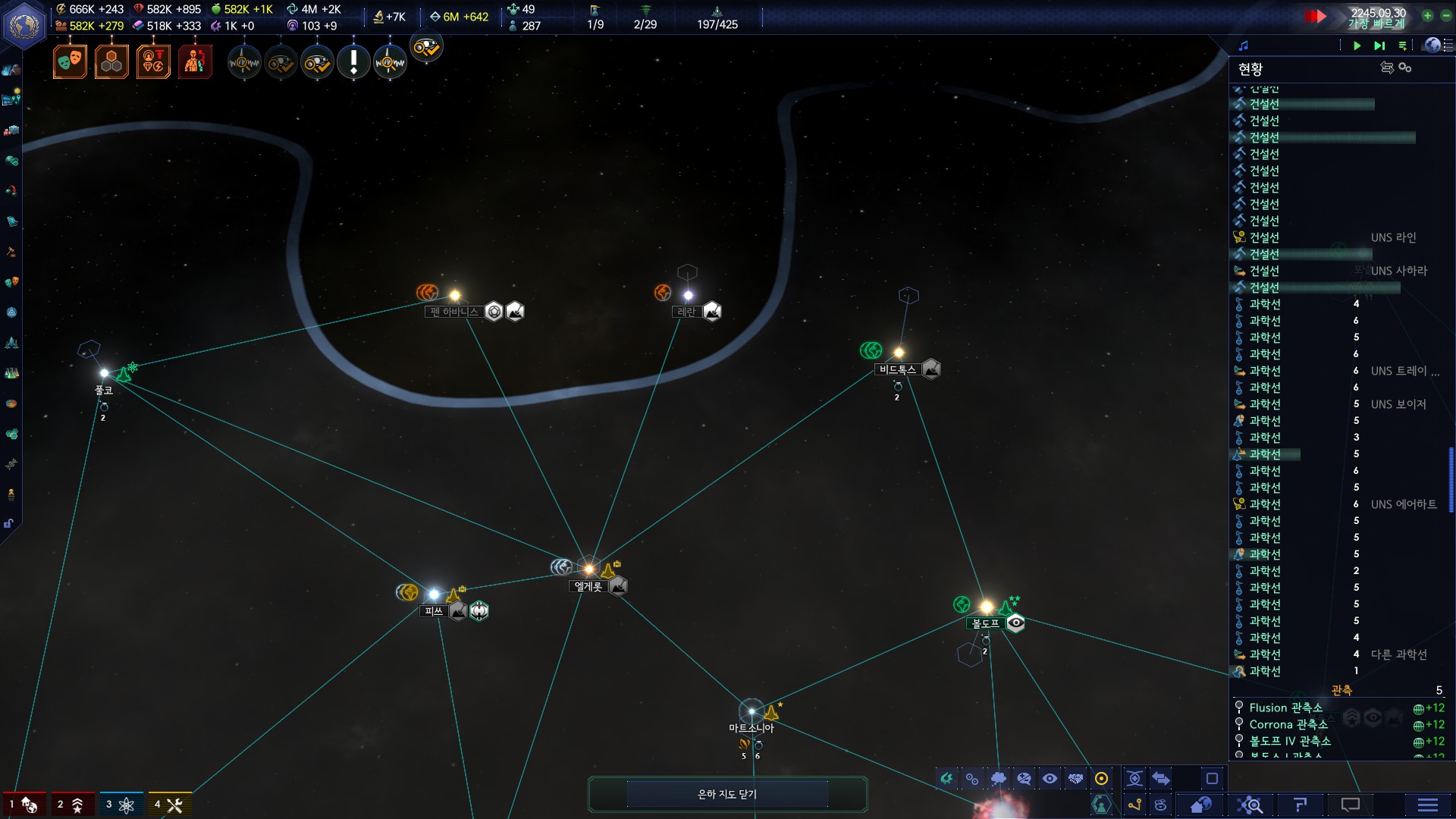Image resolution: width=1456 pixels, height=819 pixels.
Task: Open the hamburger main menu
Action: tap(1427, 805)
